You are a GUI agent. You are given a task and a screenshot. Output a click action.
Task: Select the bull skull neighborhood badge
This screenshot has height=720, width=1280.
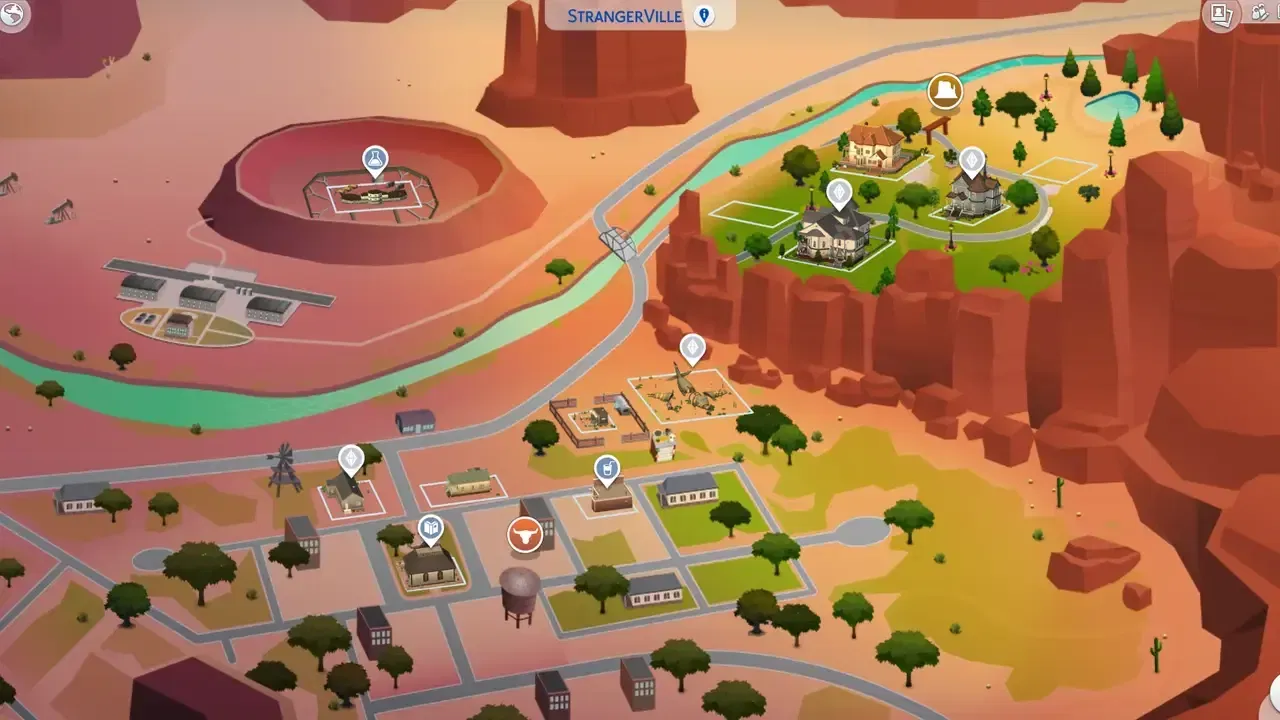tap(525, 534)
